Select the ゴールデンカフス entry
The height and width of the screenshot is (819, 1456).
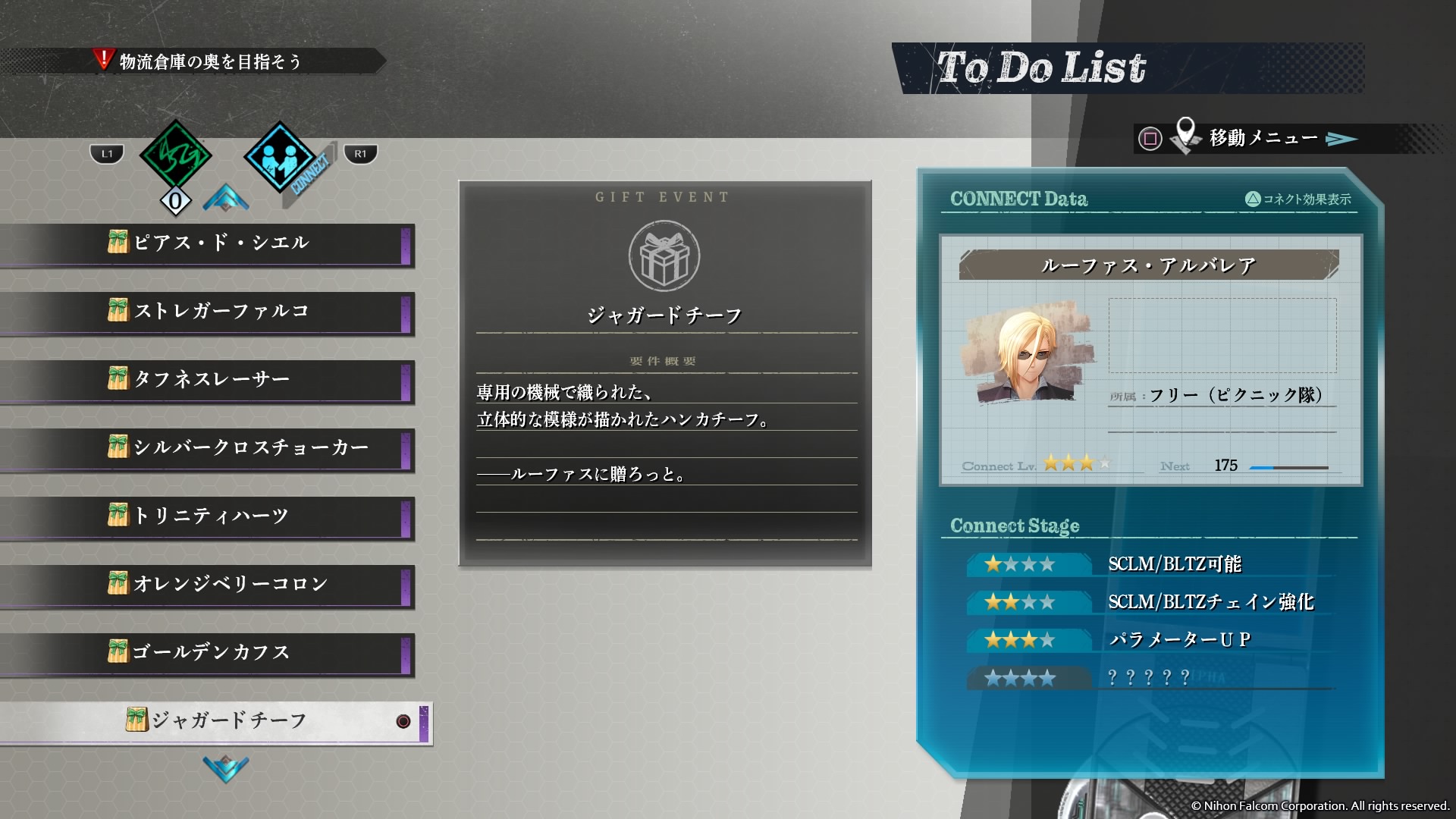coord(220,653)
